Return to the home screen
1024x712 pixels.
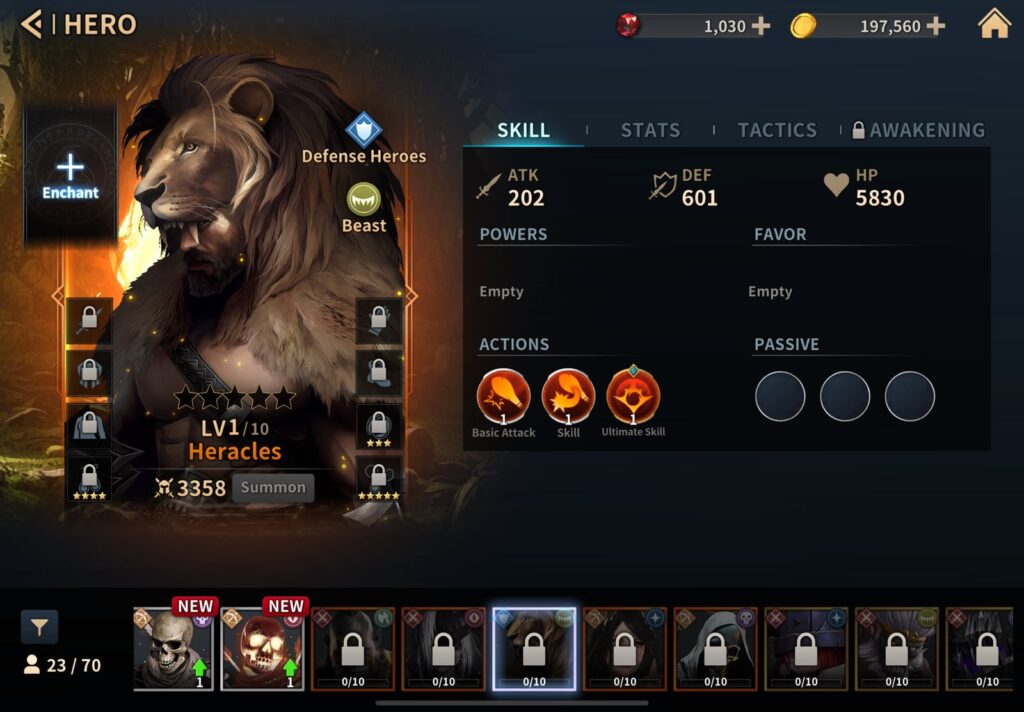[994, 24]
